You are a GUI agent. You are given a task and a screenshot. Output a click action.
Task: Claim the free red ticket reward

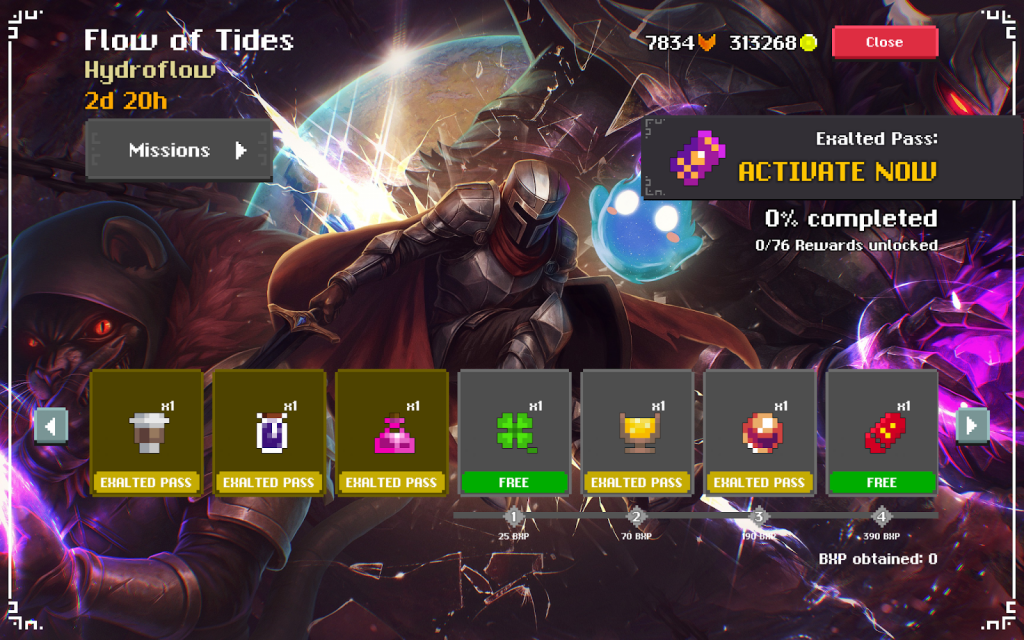pos(882,432)
